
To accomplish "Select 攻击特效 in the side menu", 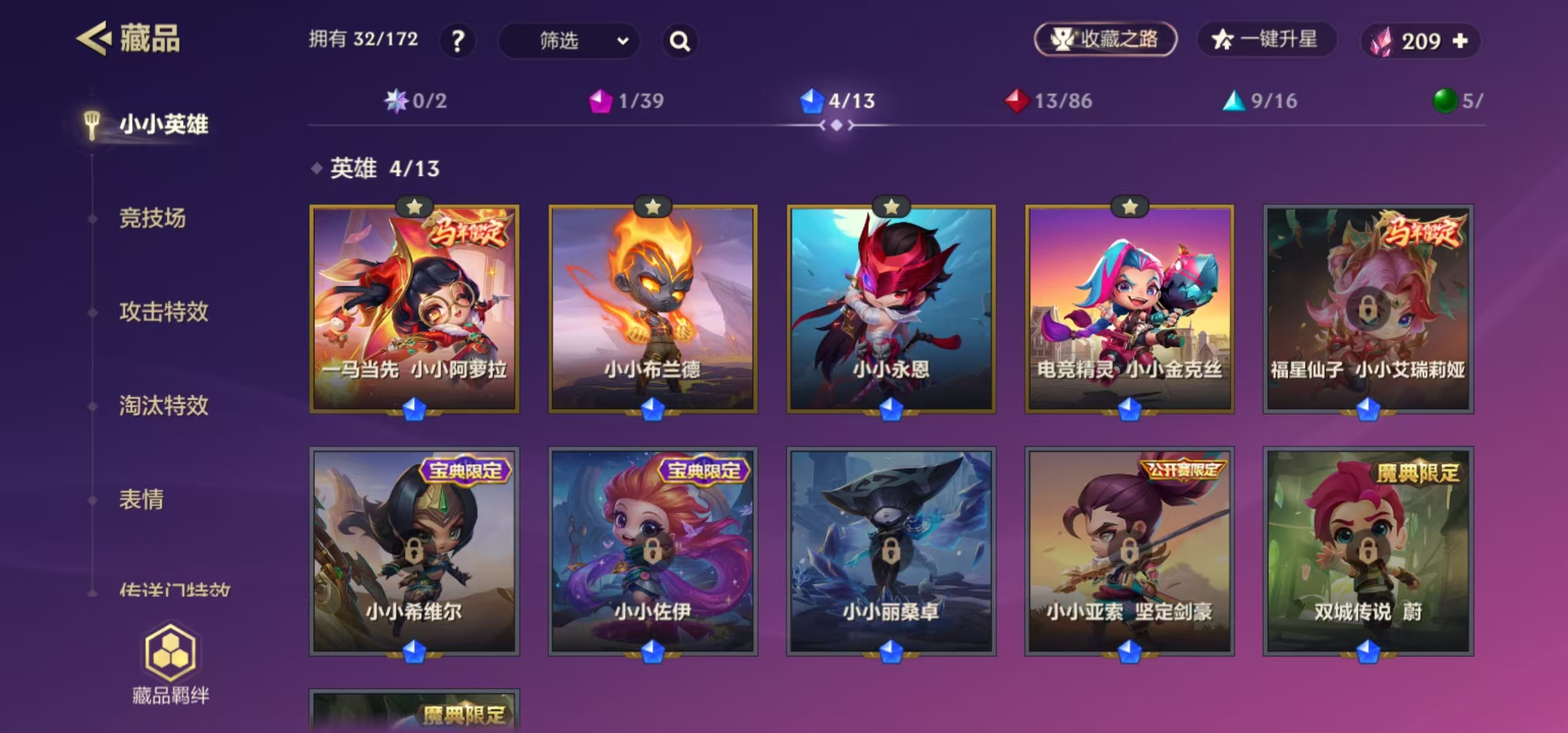I will coord(164,312).
